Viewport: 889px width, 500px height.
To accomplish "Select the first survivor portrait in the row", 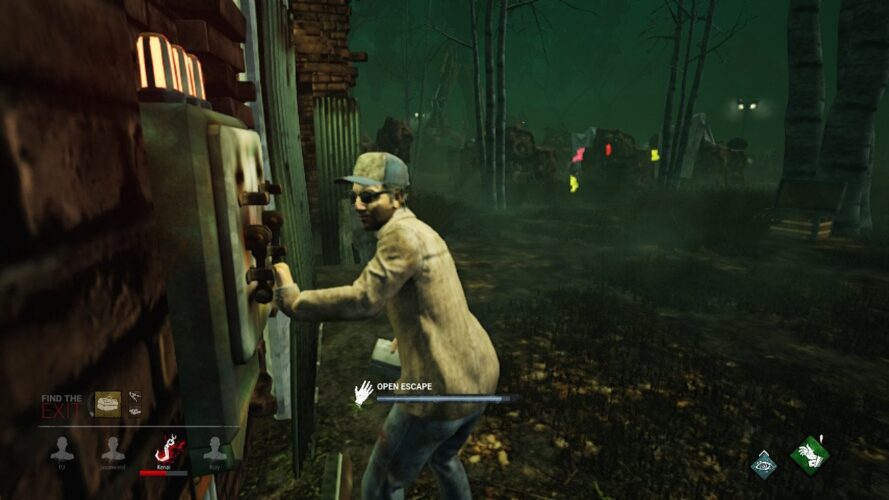I will [61, 450].
